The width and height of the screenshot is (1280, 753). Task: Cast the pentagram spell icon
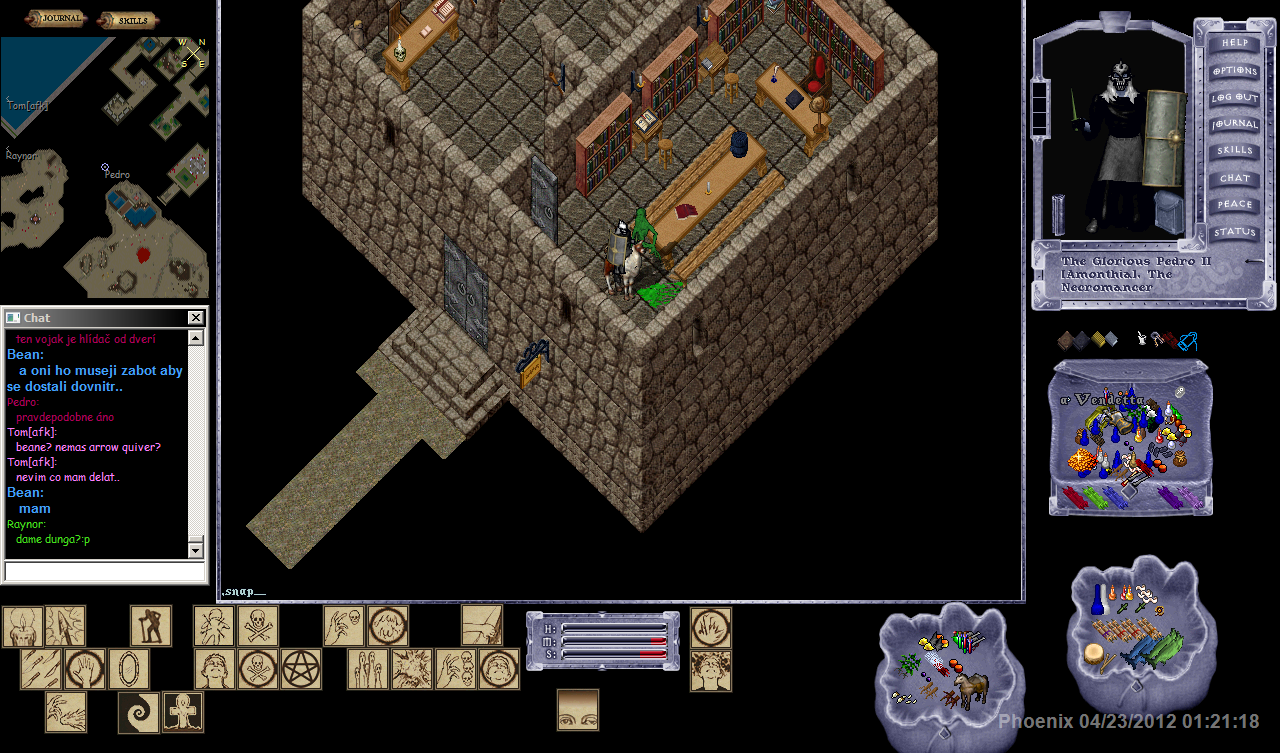coord(300,669)
